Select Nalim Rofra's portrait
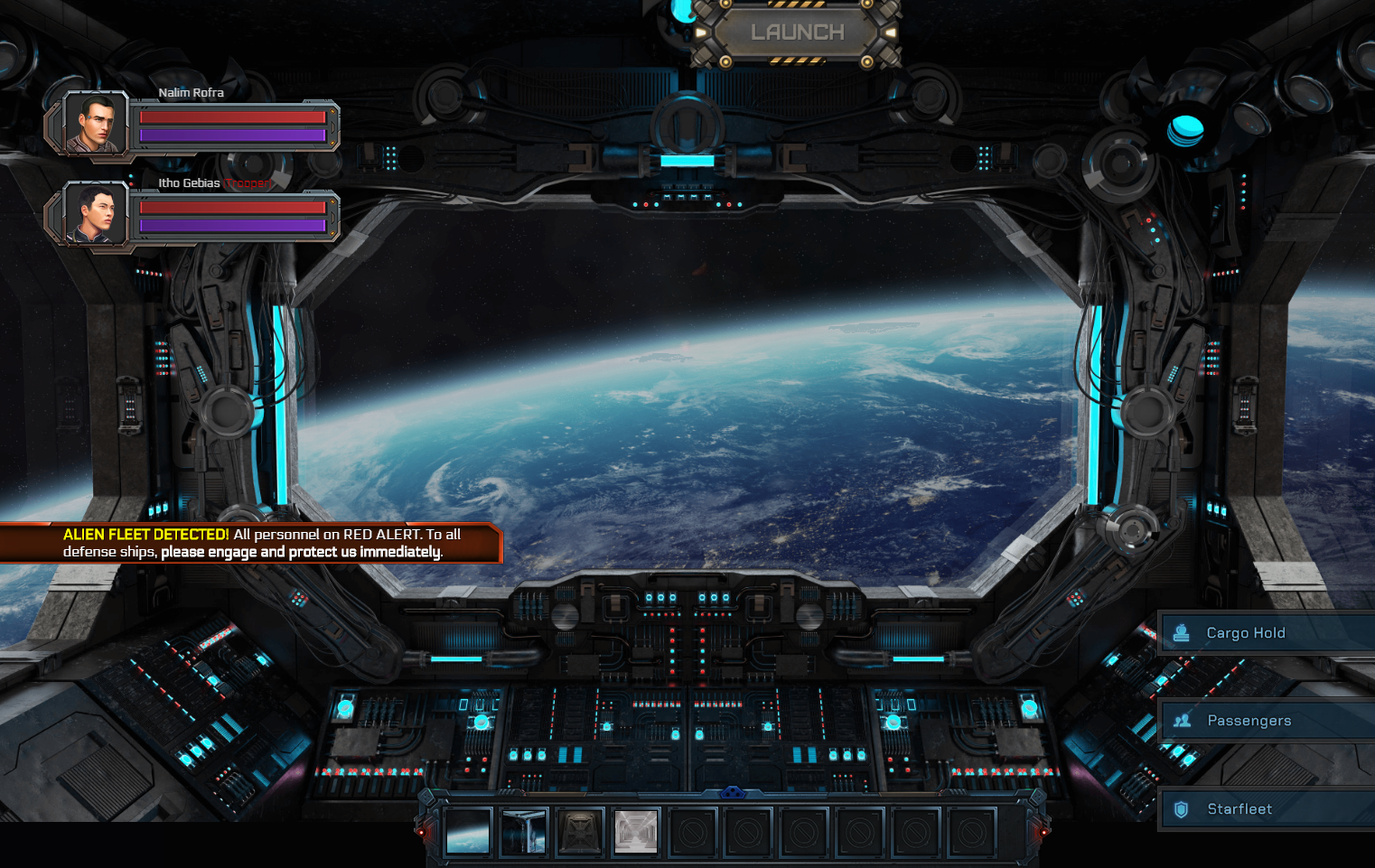 [96, 124]
